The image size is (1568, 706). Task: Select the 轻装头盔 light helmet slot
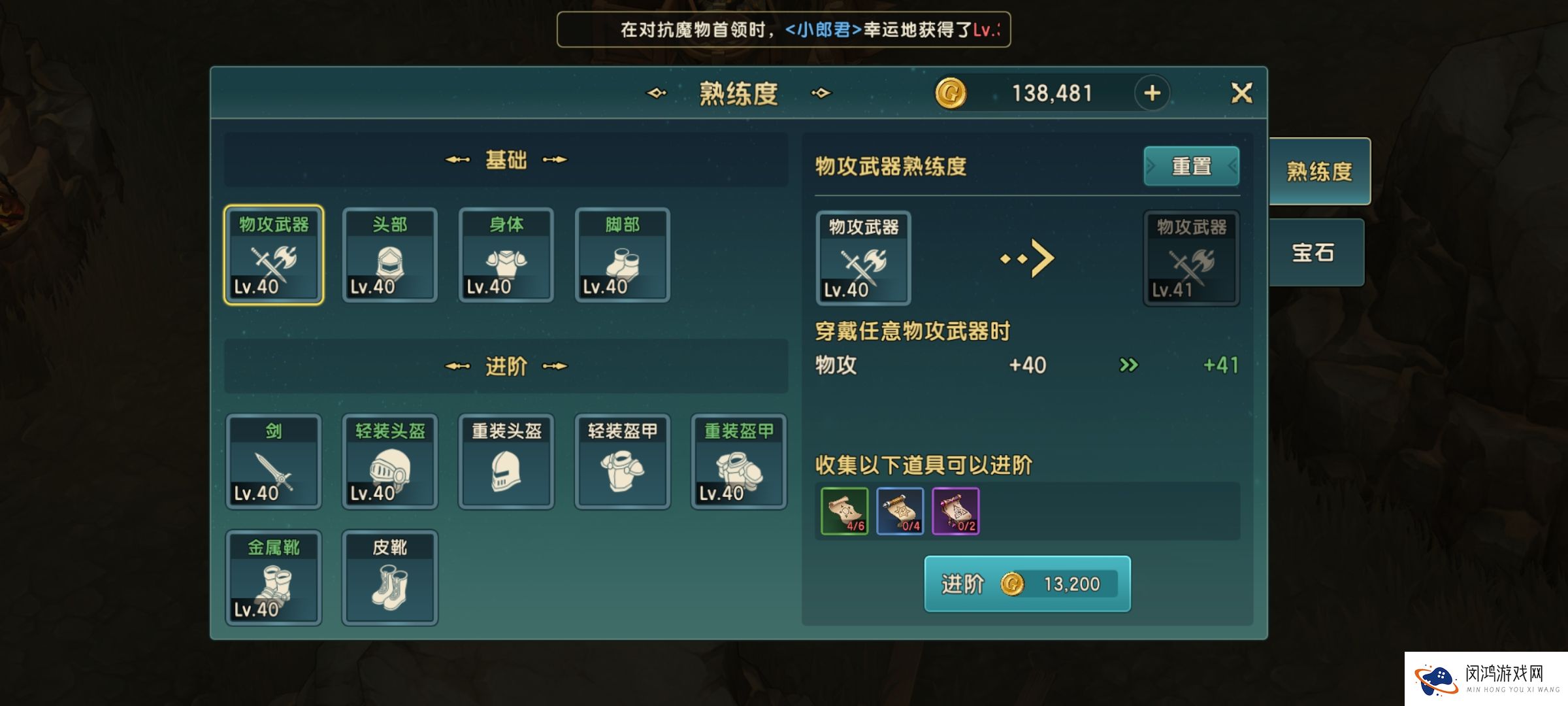click(389, 462)
